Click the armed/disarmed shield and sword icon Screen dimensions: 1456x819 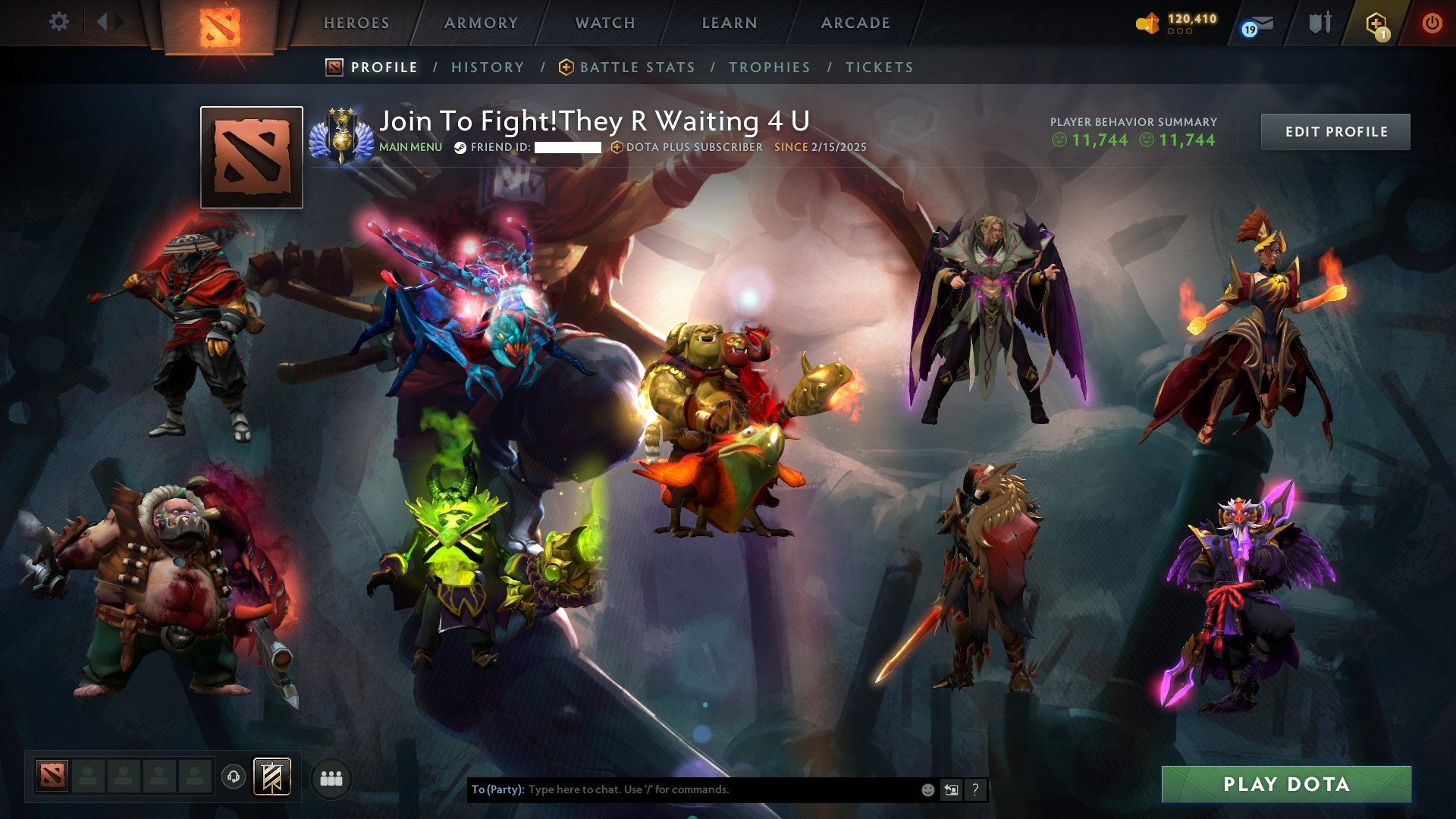pyautogui.click(x=1319, y=22)
